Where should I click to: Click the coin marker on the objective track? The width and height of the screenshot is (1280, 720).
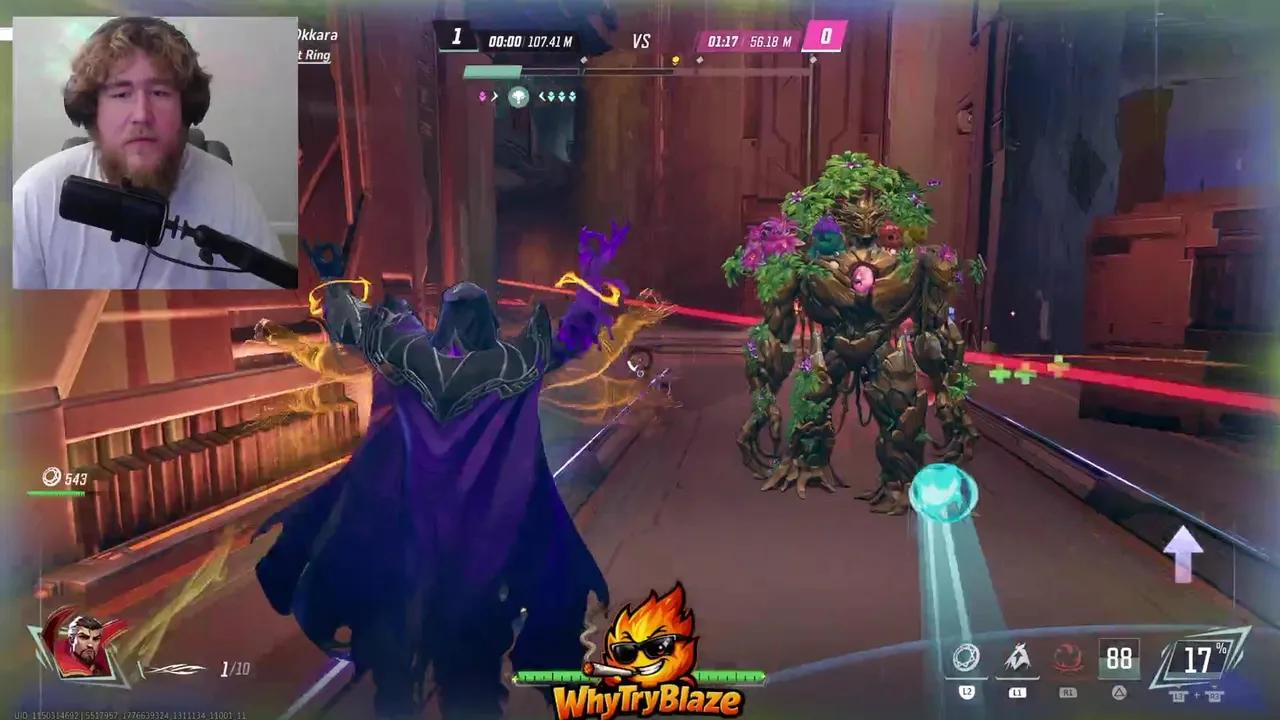(678, 60)
